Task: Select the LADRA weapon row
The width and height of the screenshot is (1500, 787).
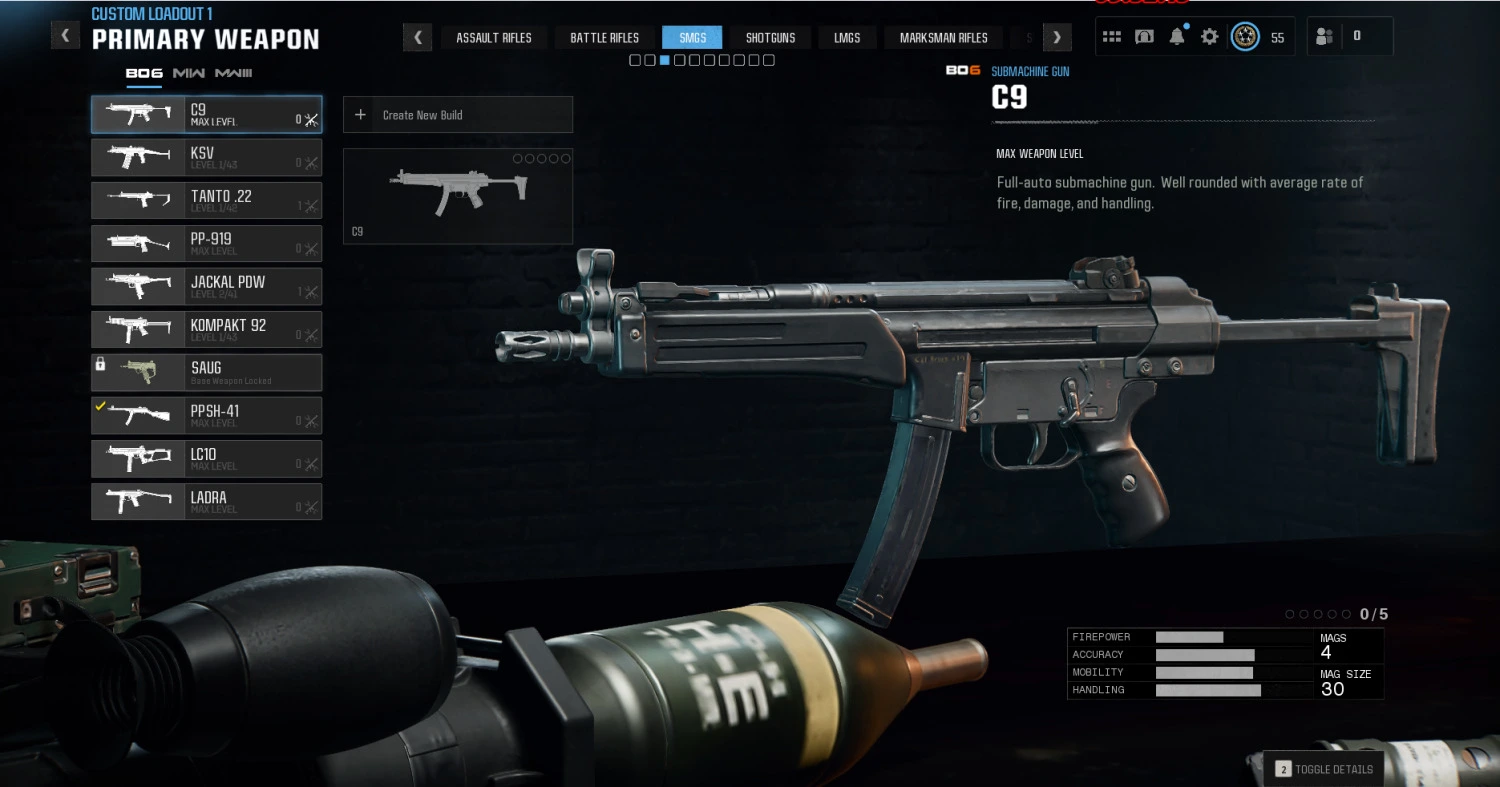Action: tap(206, 502)
